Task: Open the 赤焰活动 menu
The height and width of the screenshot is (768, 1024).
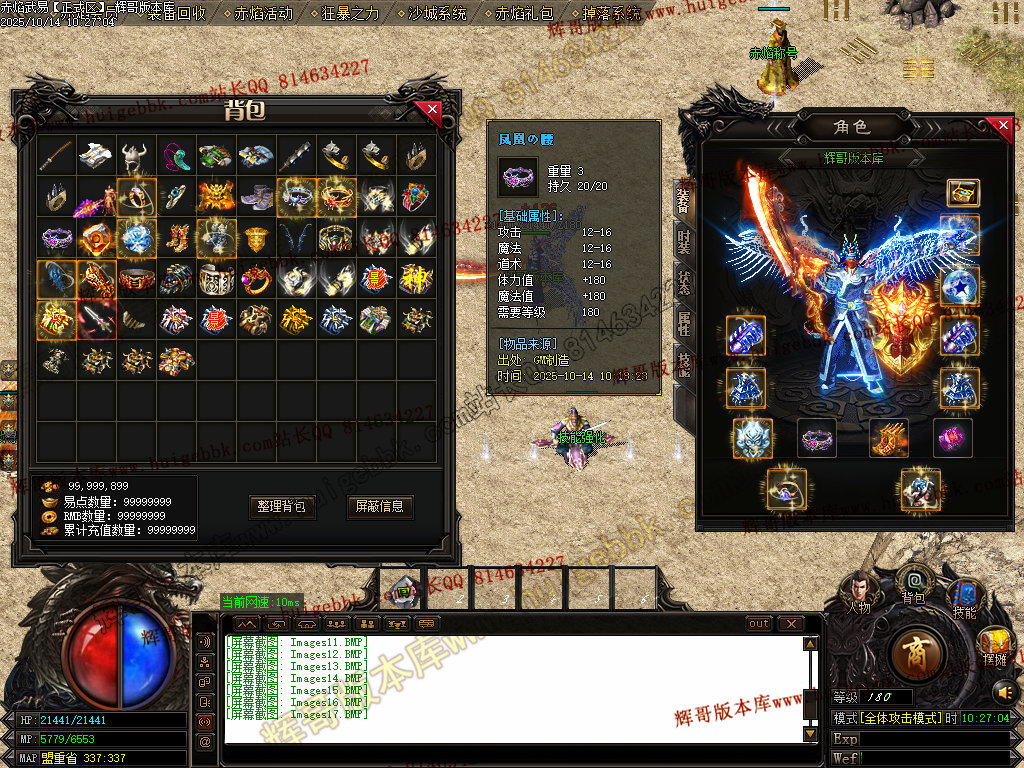Action: click(264, 13)
